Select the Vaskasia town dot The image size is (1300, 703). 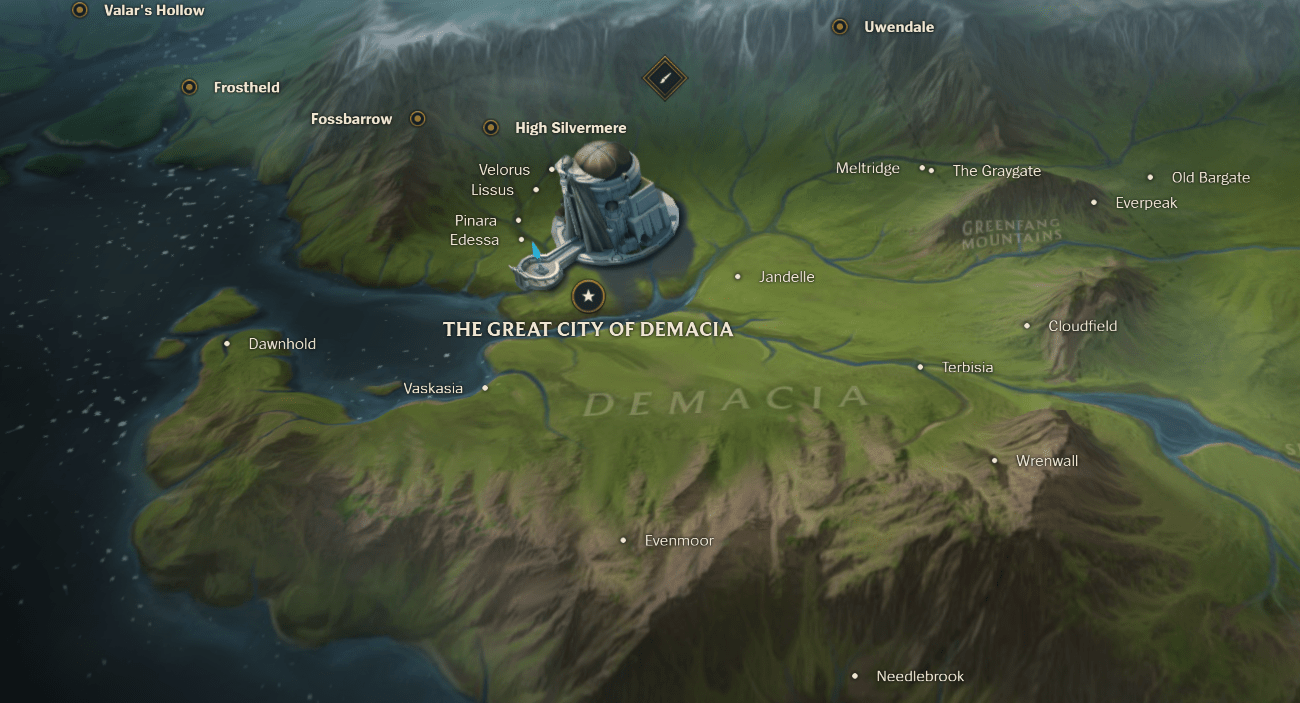(x=486, y=388)
